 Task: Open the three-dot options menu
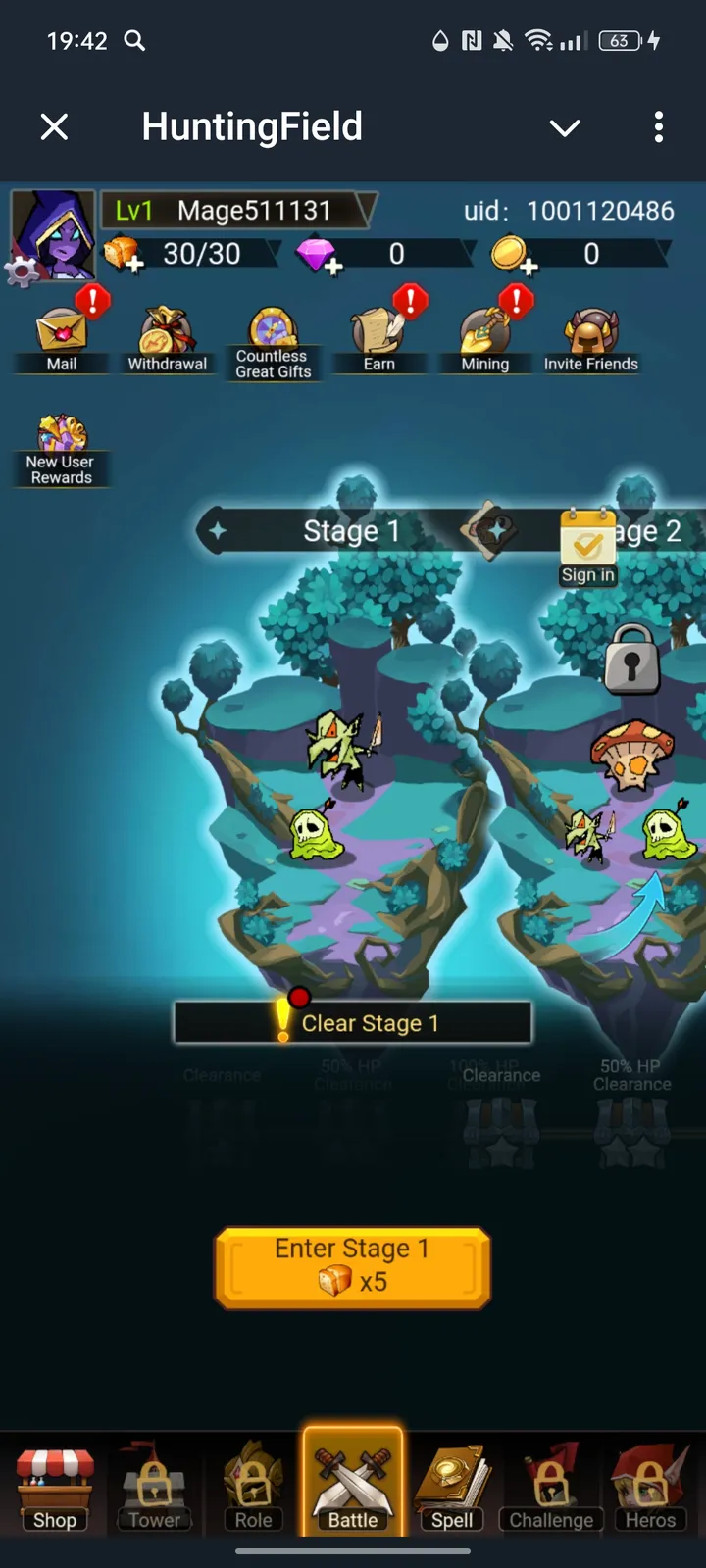[x=658, y=126]
